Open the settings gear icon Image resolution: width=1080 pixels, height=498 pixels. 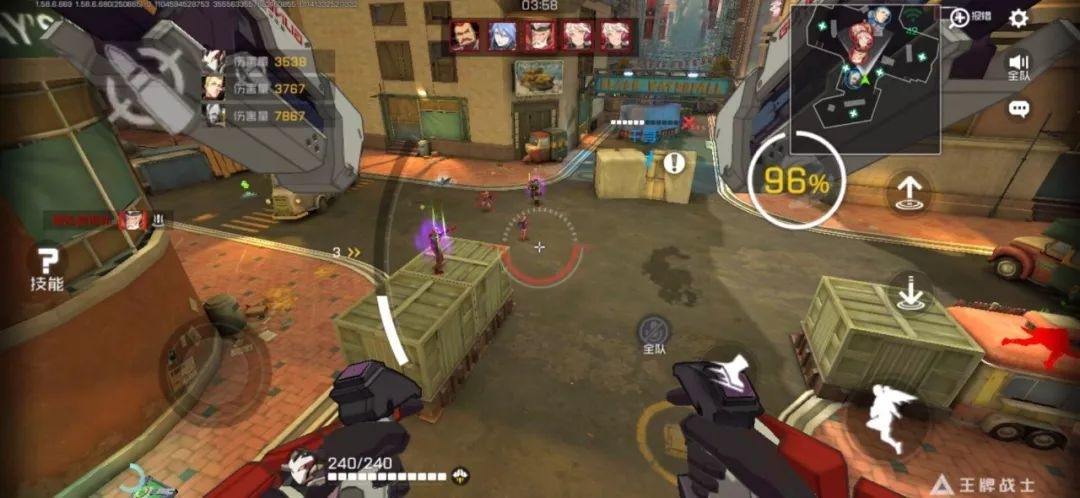1018,18
